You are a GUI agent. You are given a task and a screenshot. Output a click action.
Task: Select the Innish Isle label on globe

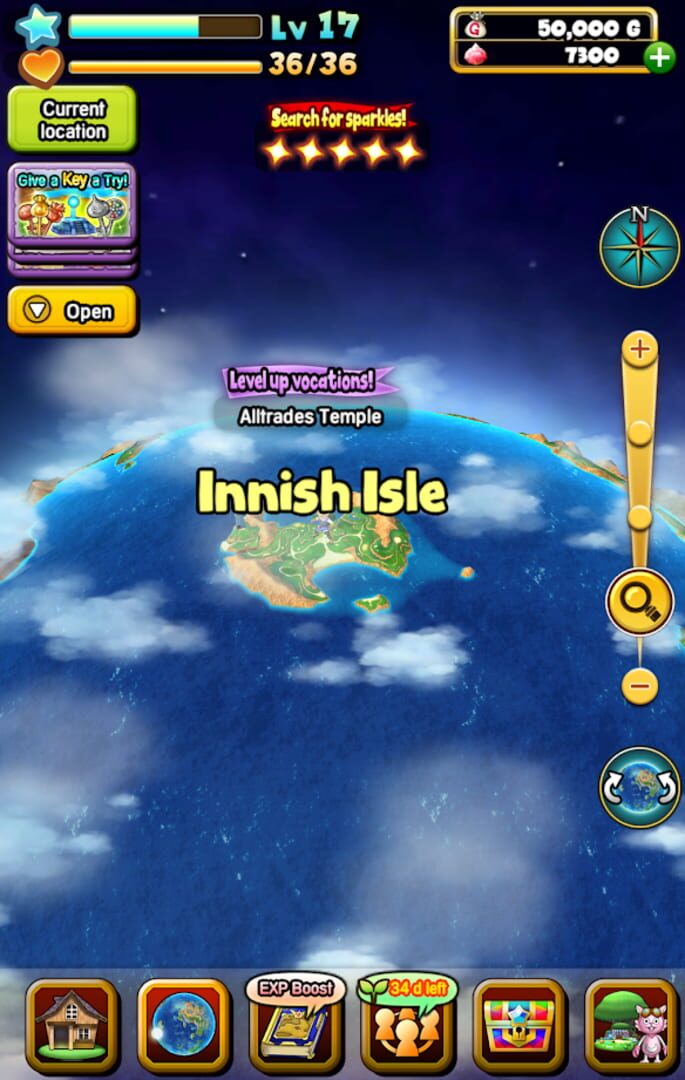click(322, 492)
